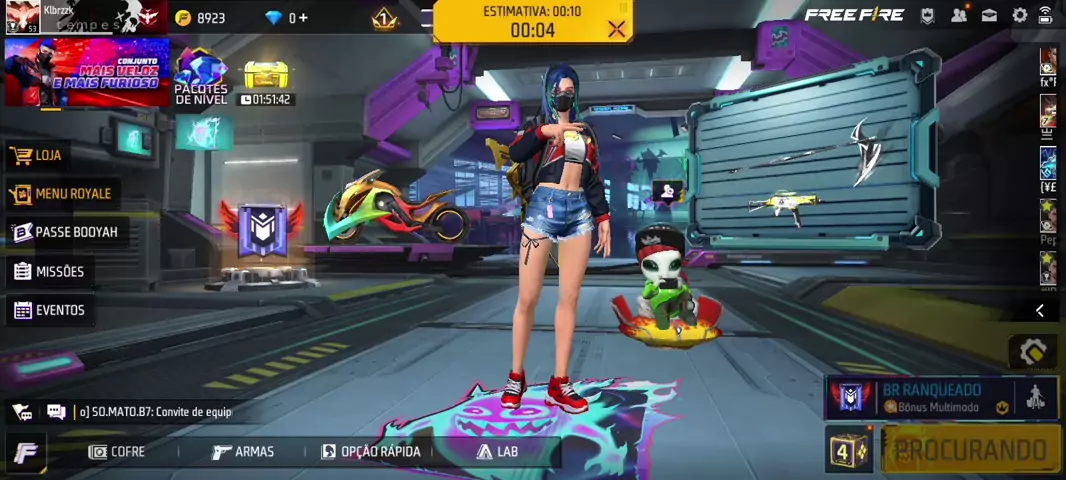Click the Conjunto Mais Veloz banner
Viewport: 1066px width, 480px height.
pyautogui.click(x=86, y=72)
